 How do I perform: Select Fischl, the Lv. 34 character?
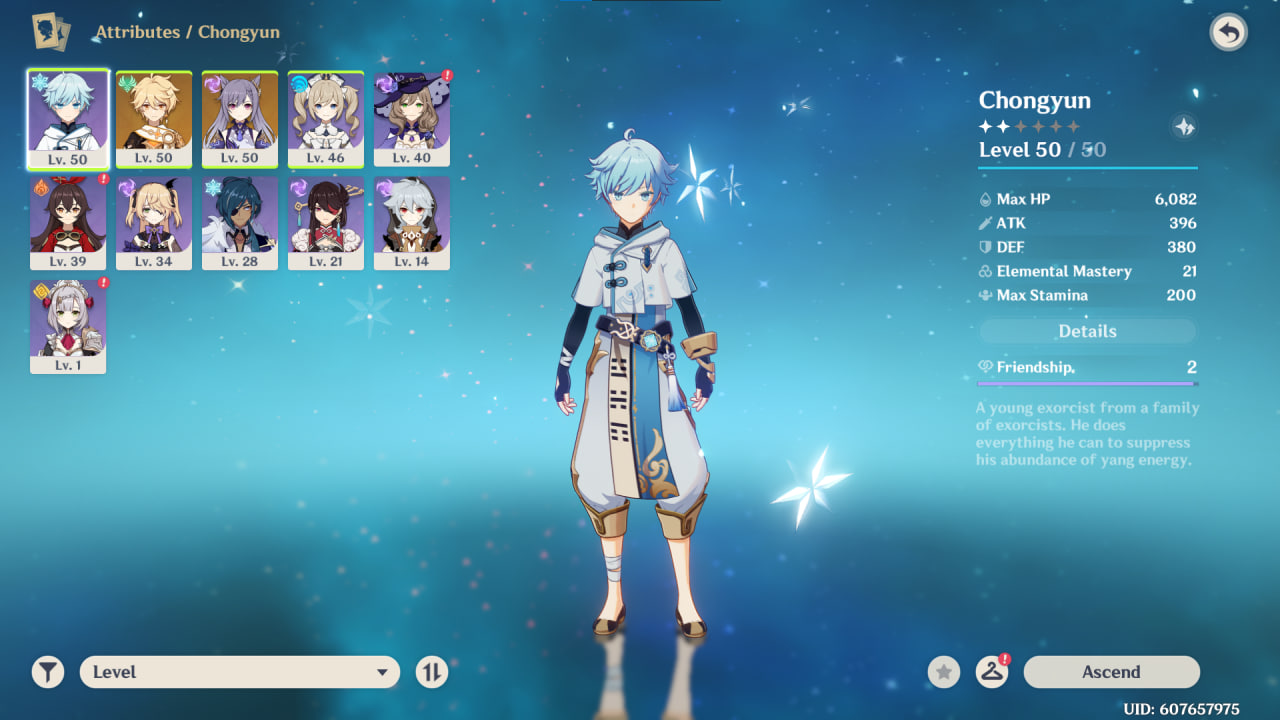[154, 222]
